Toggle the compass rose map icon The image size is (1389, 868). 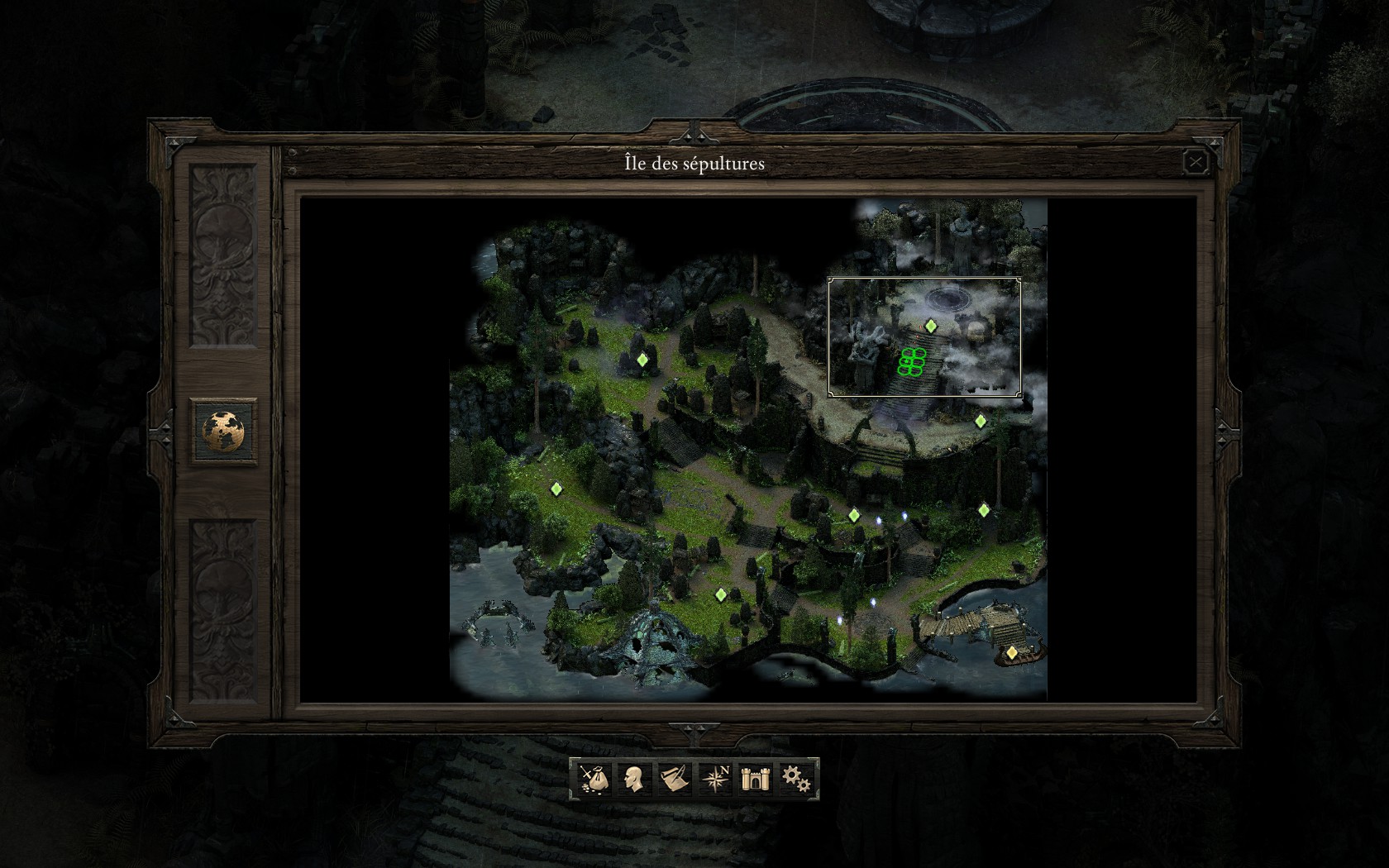[714, 779]
